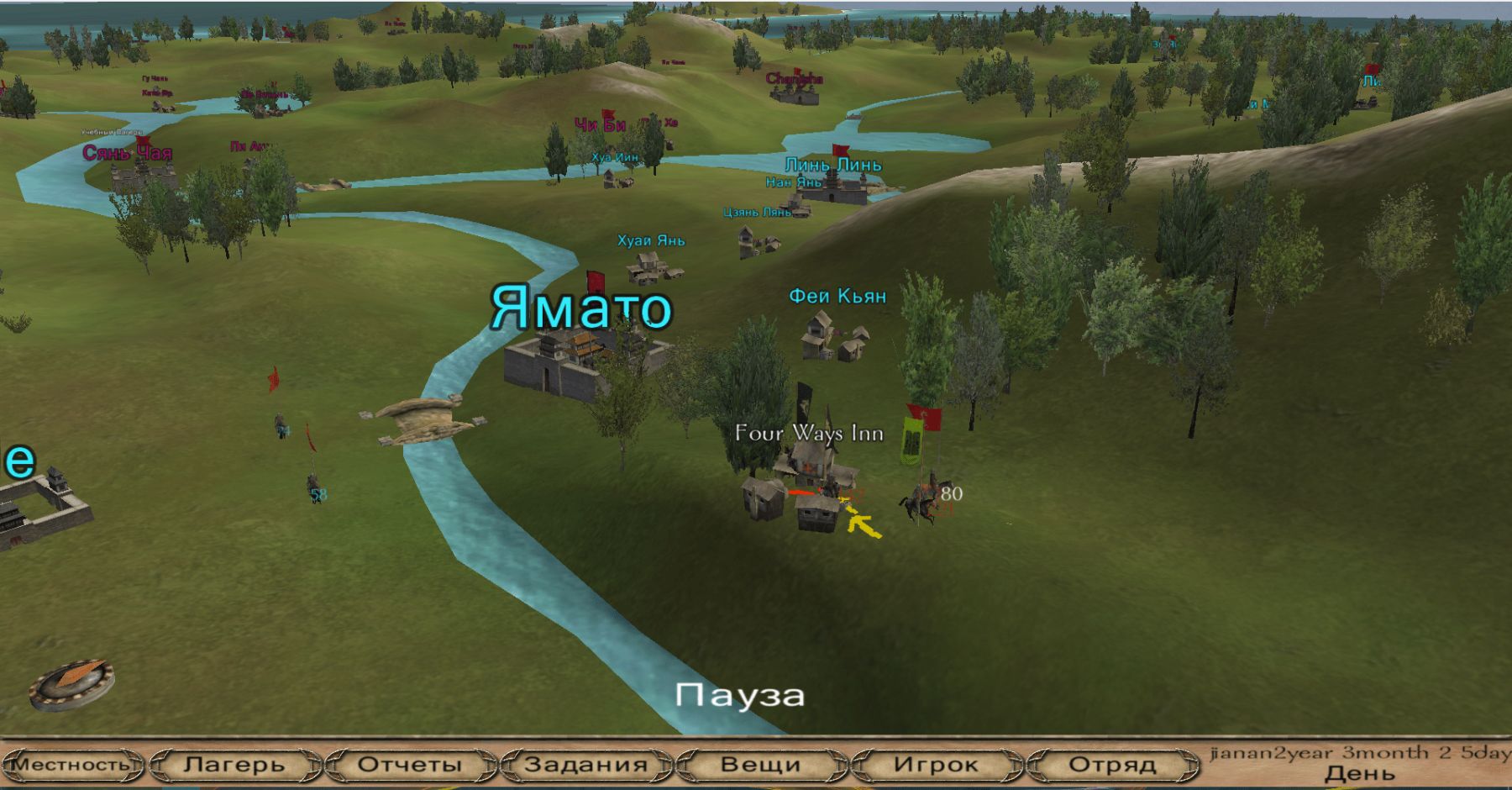1512x790 pixels.
Task: Select the Феи Кьян village label
Action: 837,296
